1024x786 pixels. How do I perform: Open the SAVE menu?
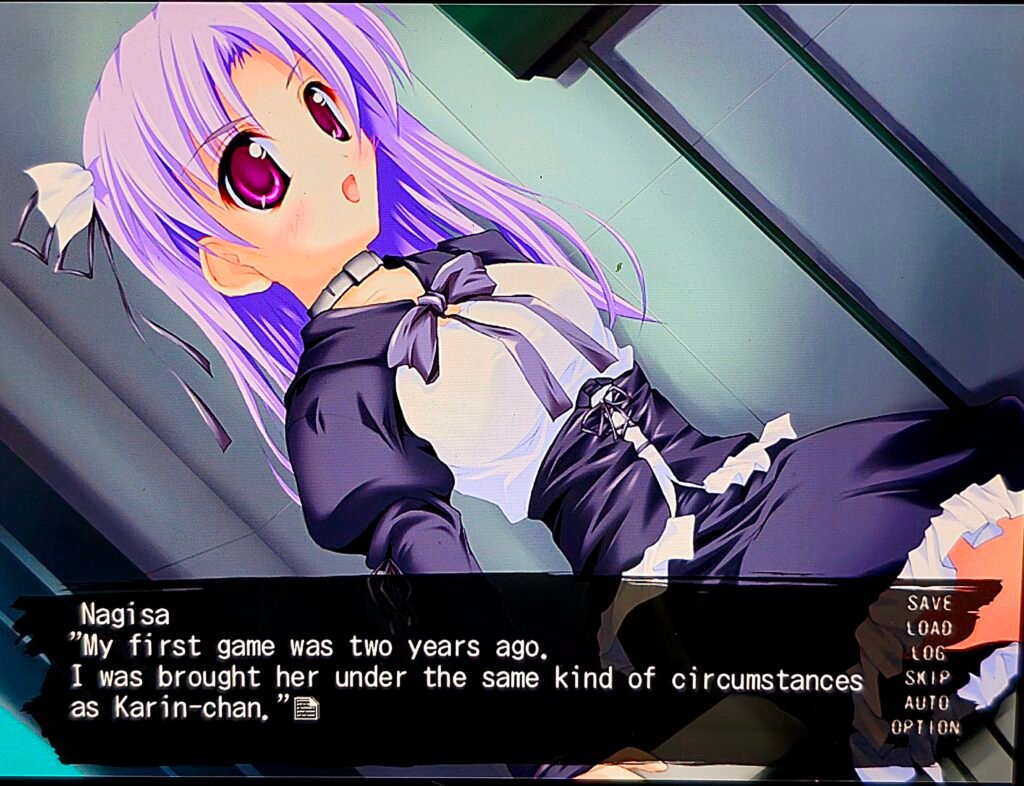pos(929,603)
